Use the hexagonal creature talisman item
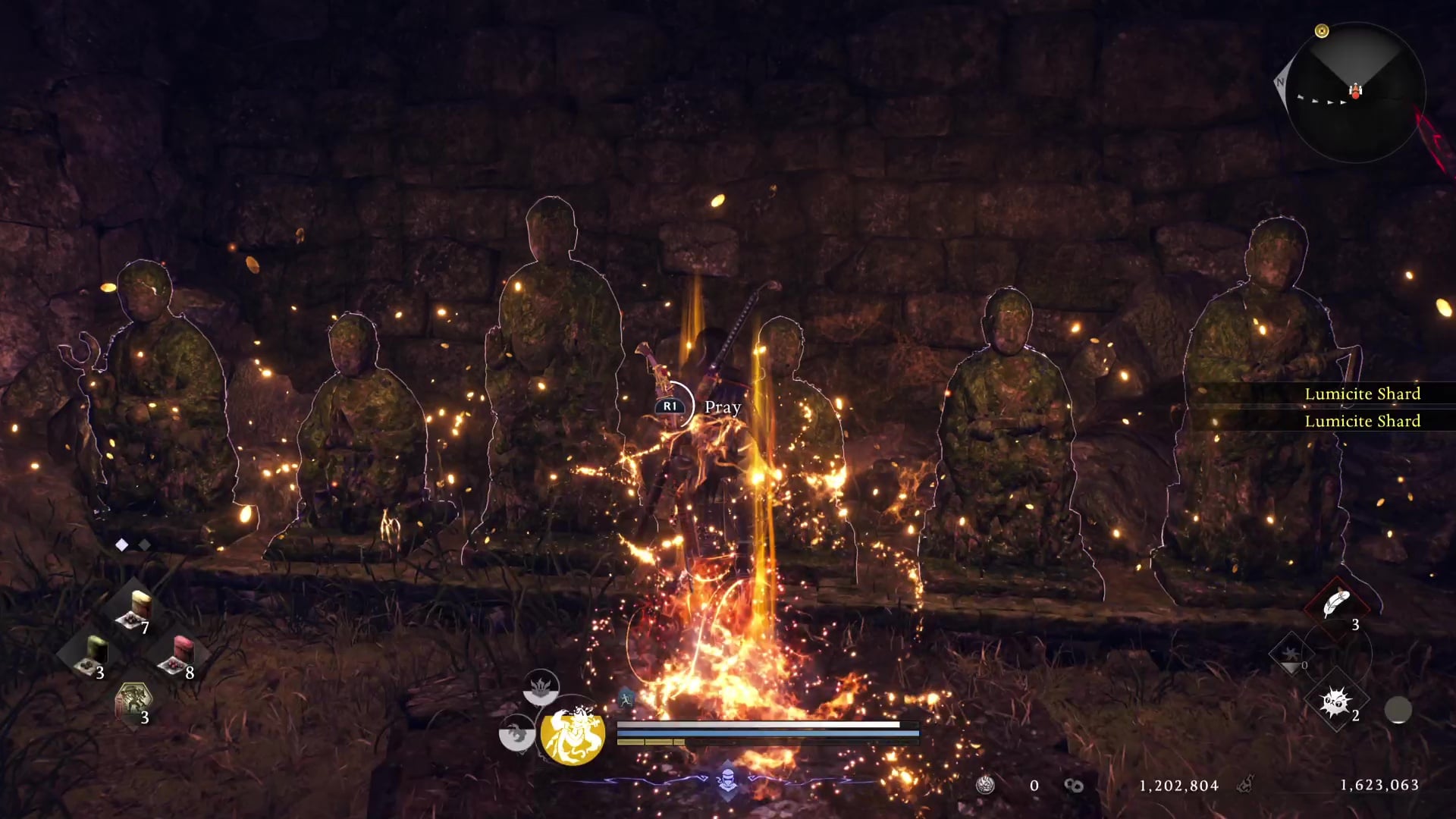This screenshot has height=819, width=1456. pyautogui.click(x=133, y=701)
